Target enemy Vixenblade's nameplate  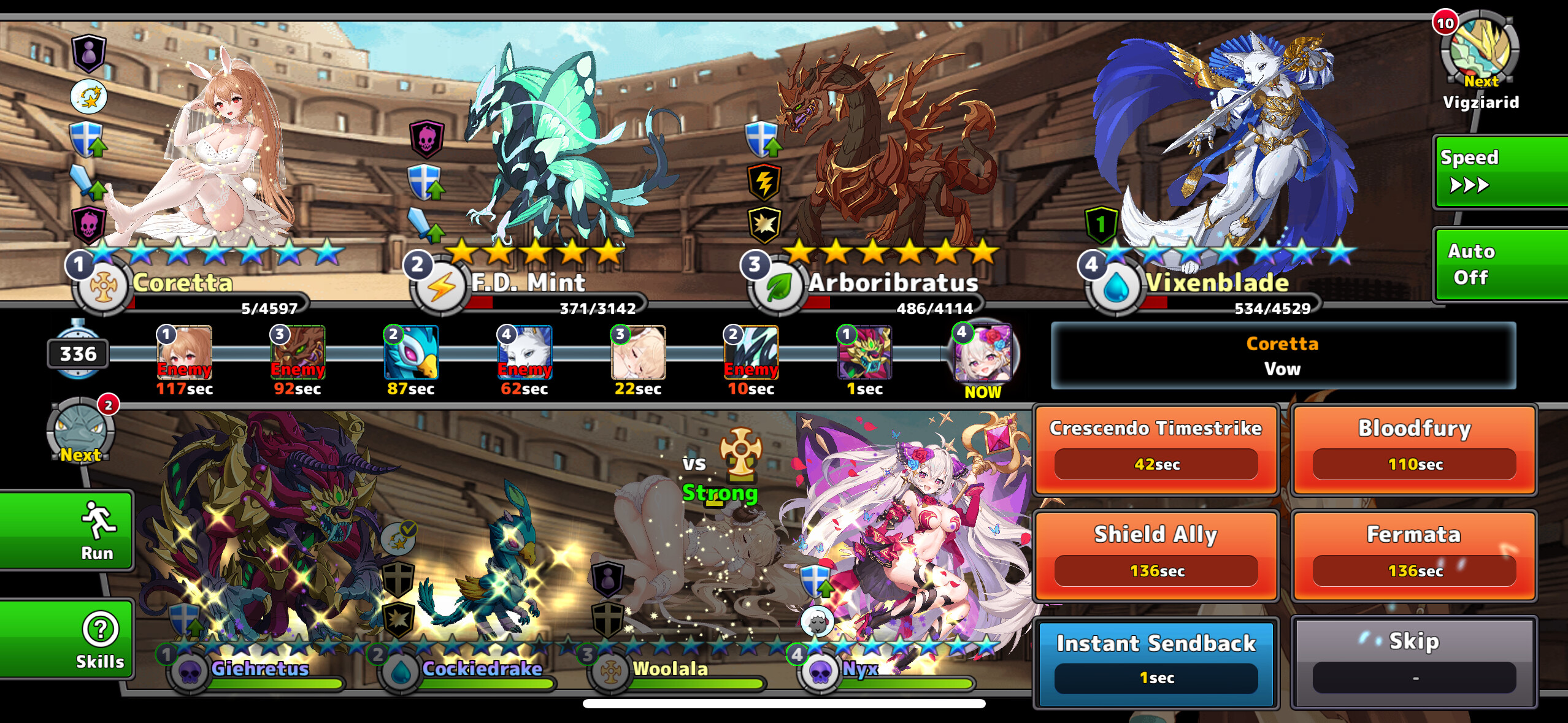[x=1216, y=283]
